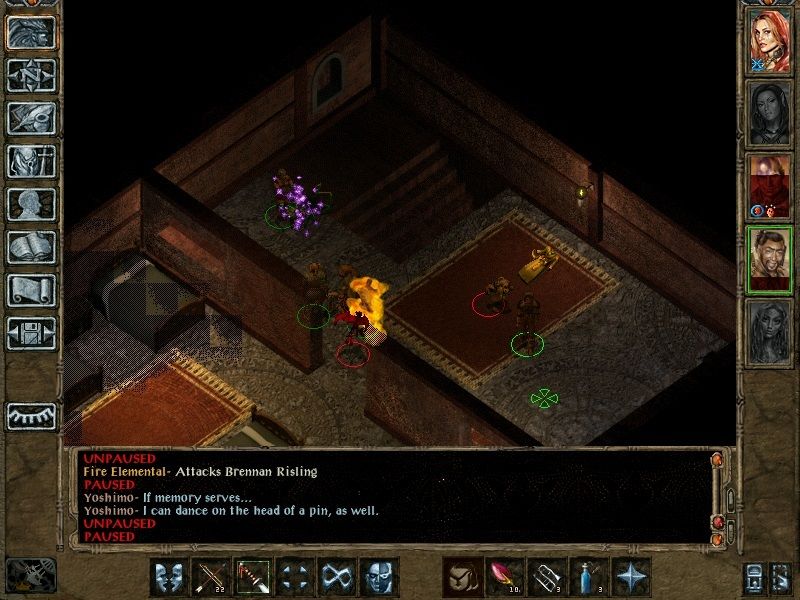This screenshot has width=800, height=600.
Task: Open the journal quill icon
Action: pos(31,118)
